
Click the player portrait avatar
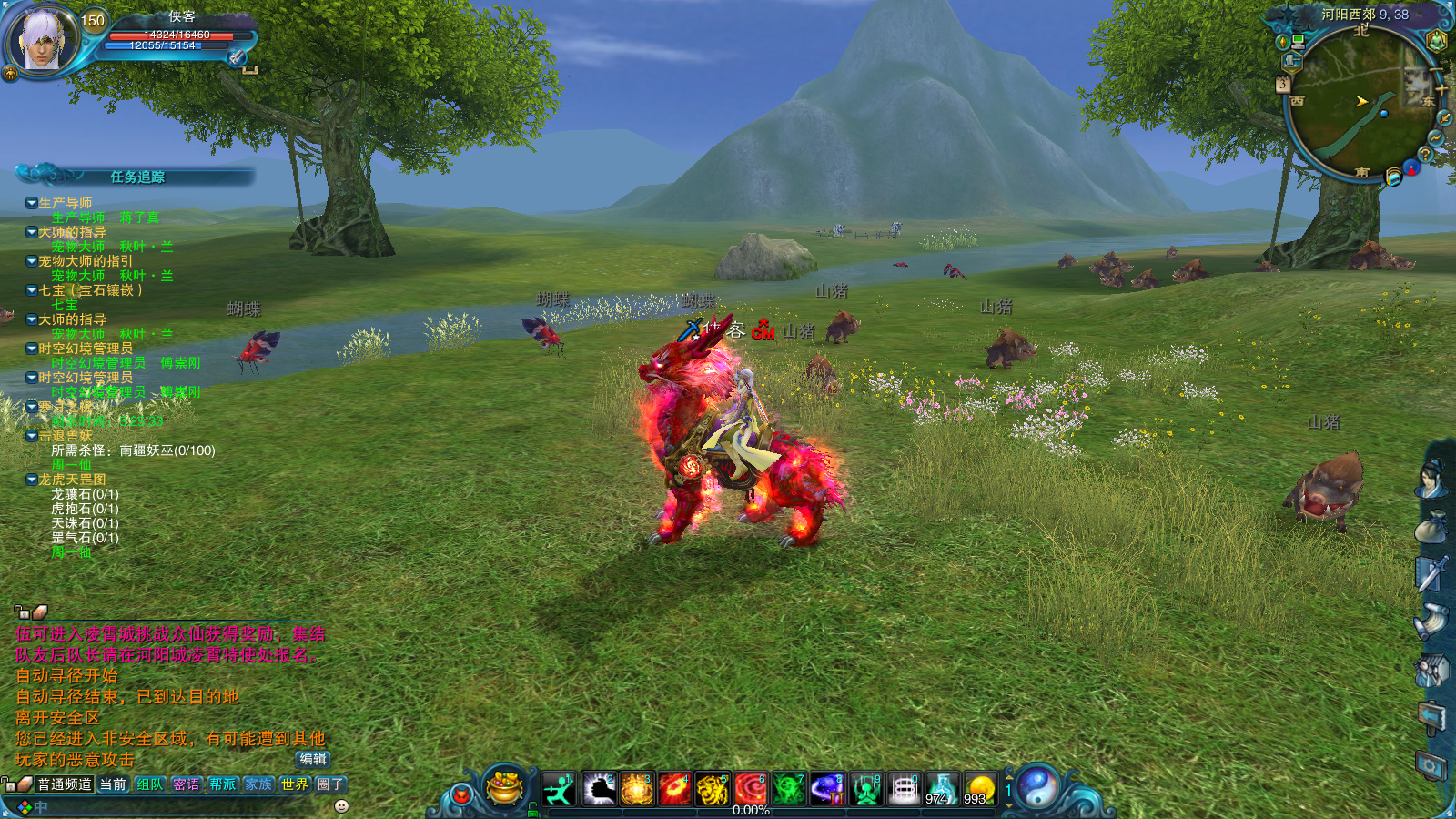tap(40, 40)
